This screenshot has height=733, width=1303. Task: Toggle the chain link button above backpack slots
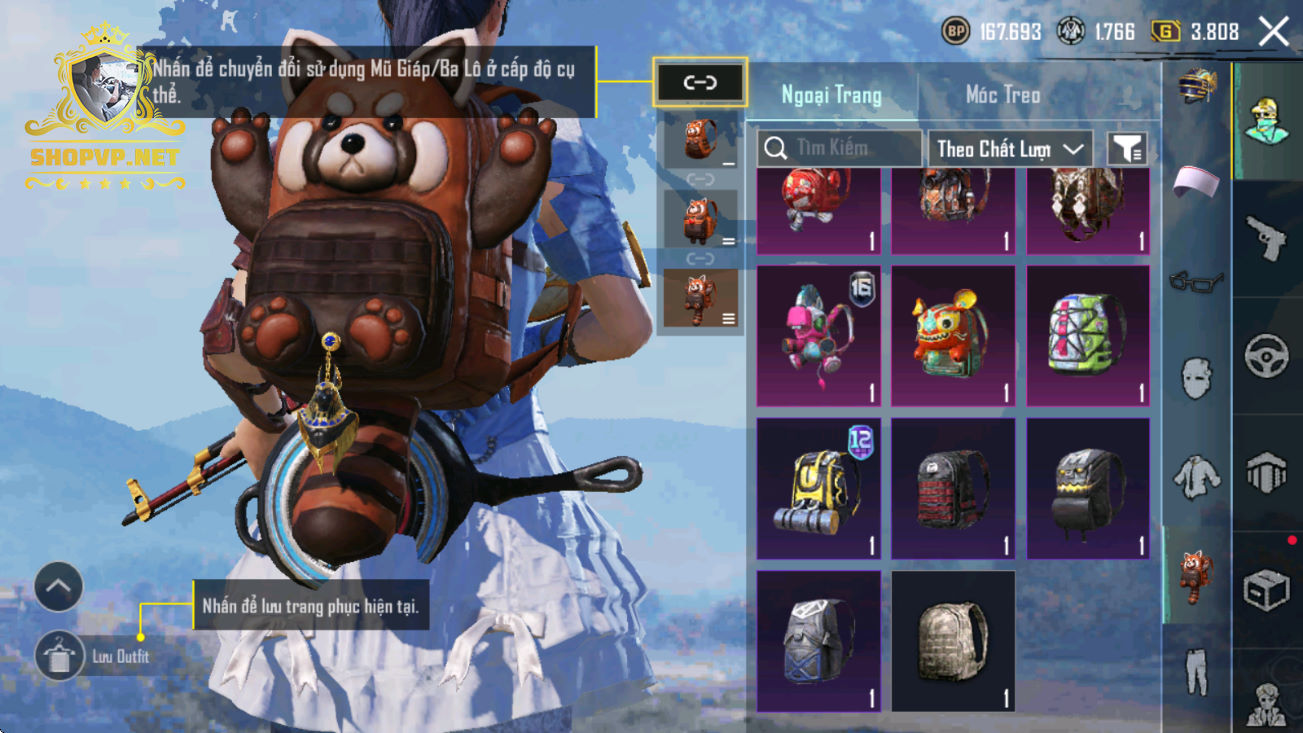(700, 83)
